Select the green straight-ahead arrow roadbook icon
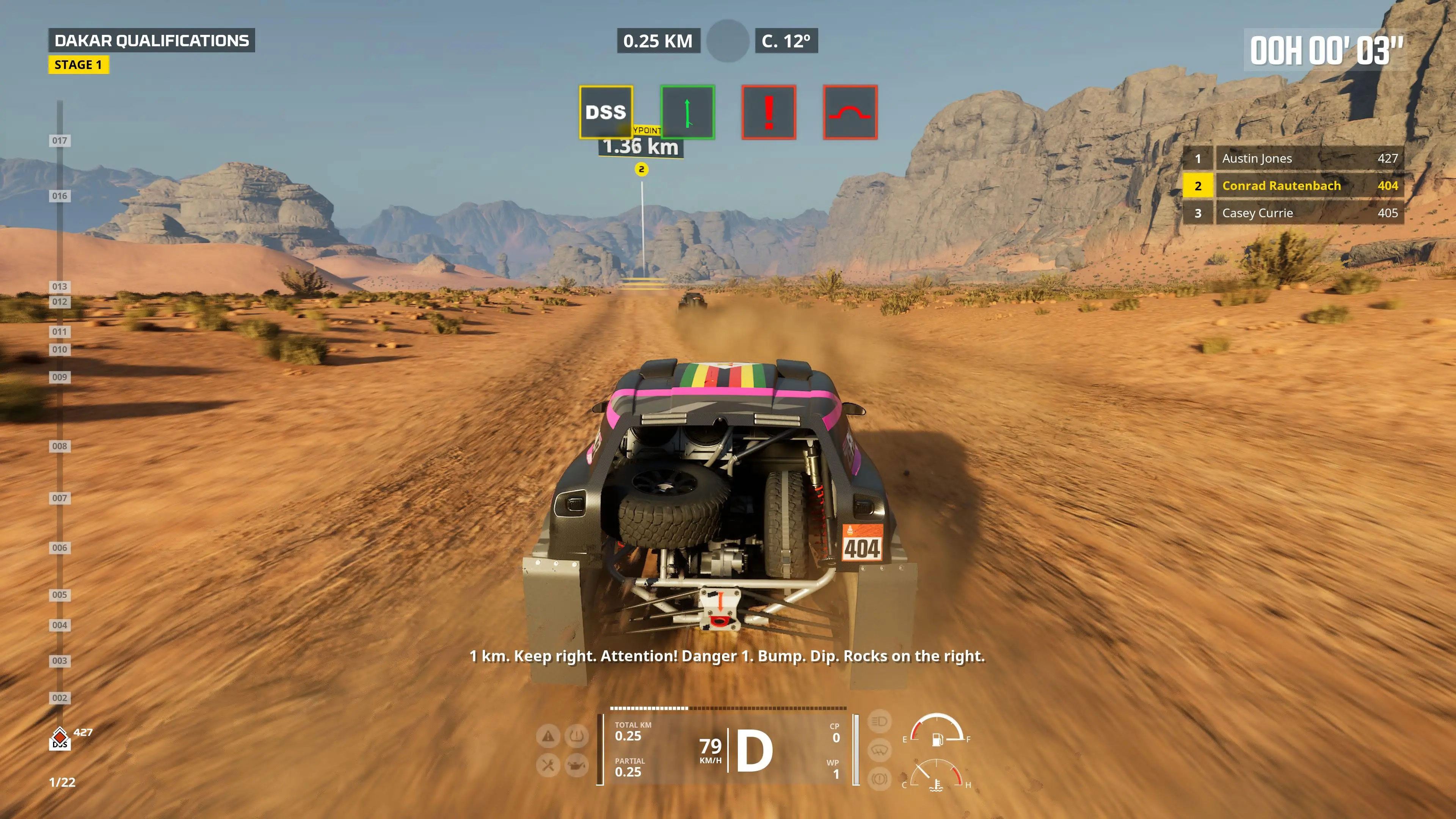1456x819 pixels. click(687, 112)
